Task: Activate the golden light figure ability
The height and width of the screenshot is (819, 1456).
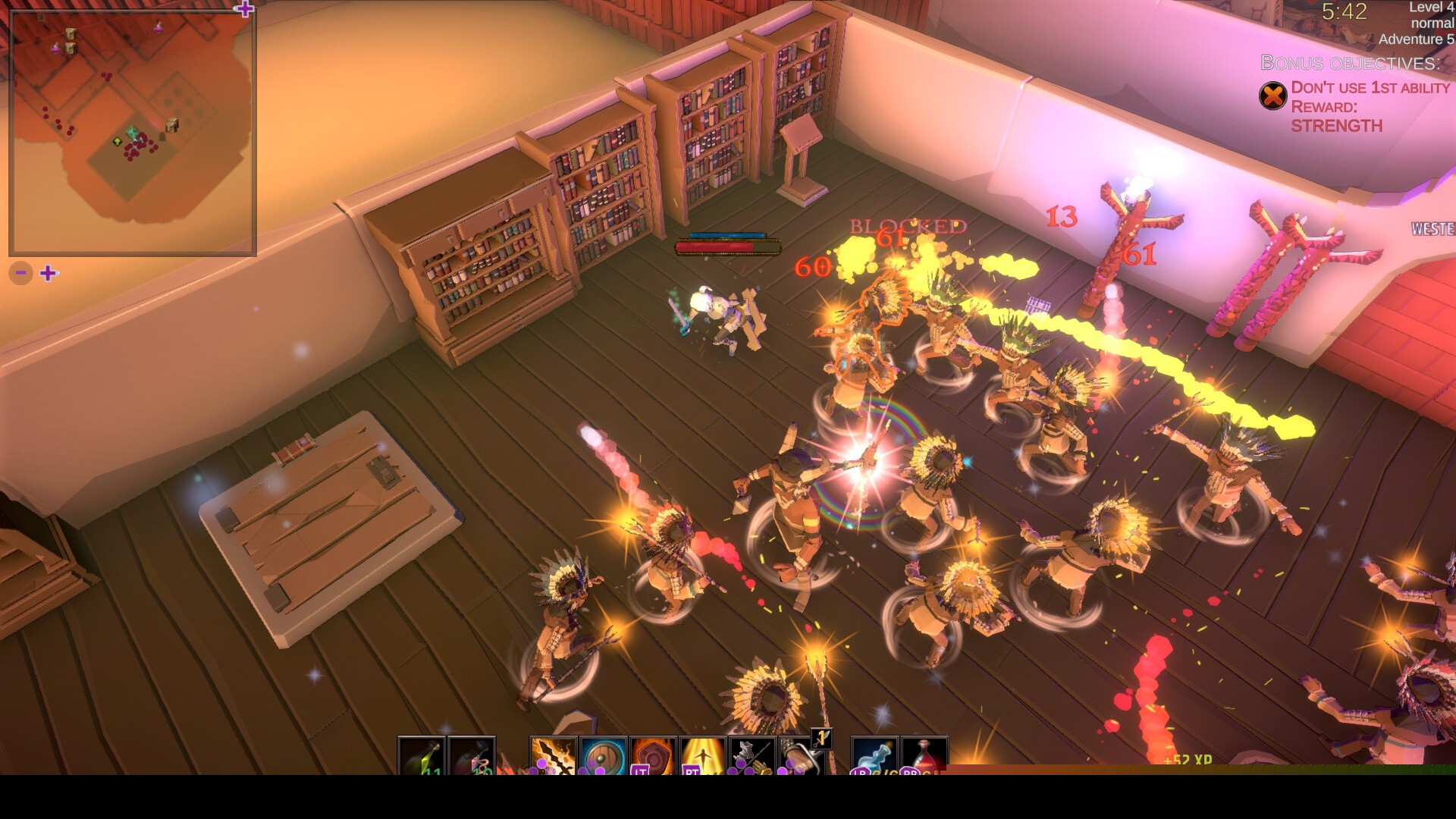Action: (x=703, y=756)
